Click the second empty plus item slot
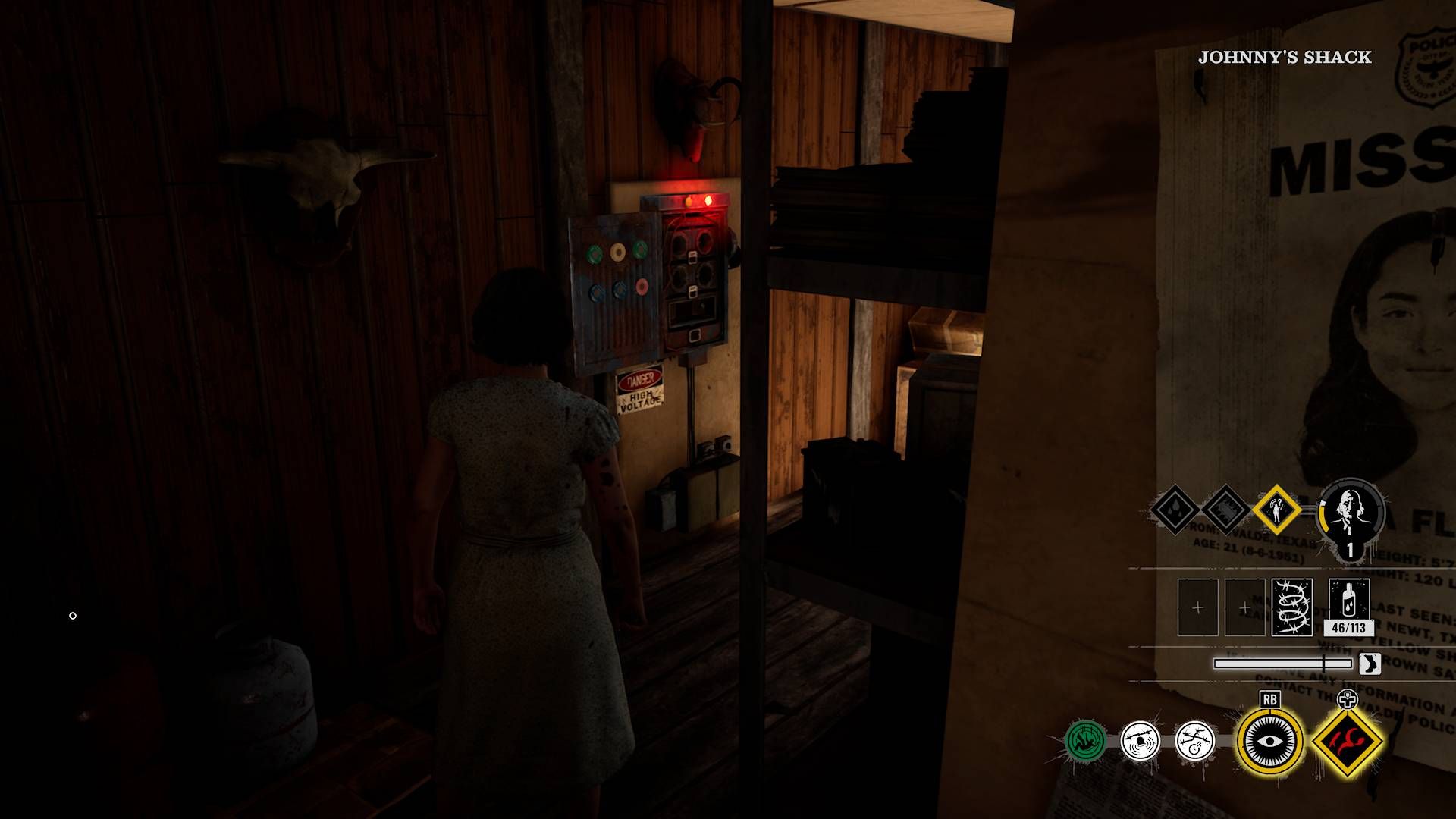The width and height of the screenshot is (1456, 819). pyautogui.click(x=1243, y=606)
